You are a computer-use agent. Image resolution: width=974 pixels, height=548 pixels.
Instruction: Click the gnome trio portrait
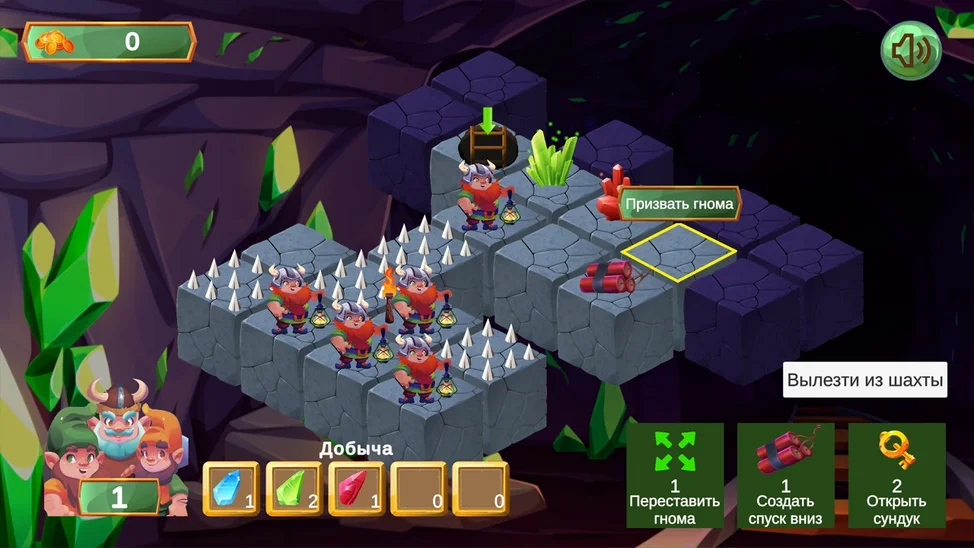click(112, 445)
